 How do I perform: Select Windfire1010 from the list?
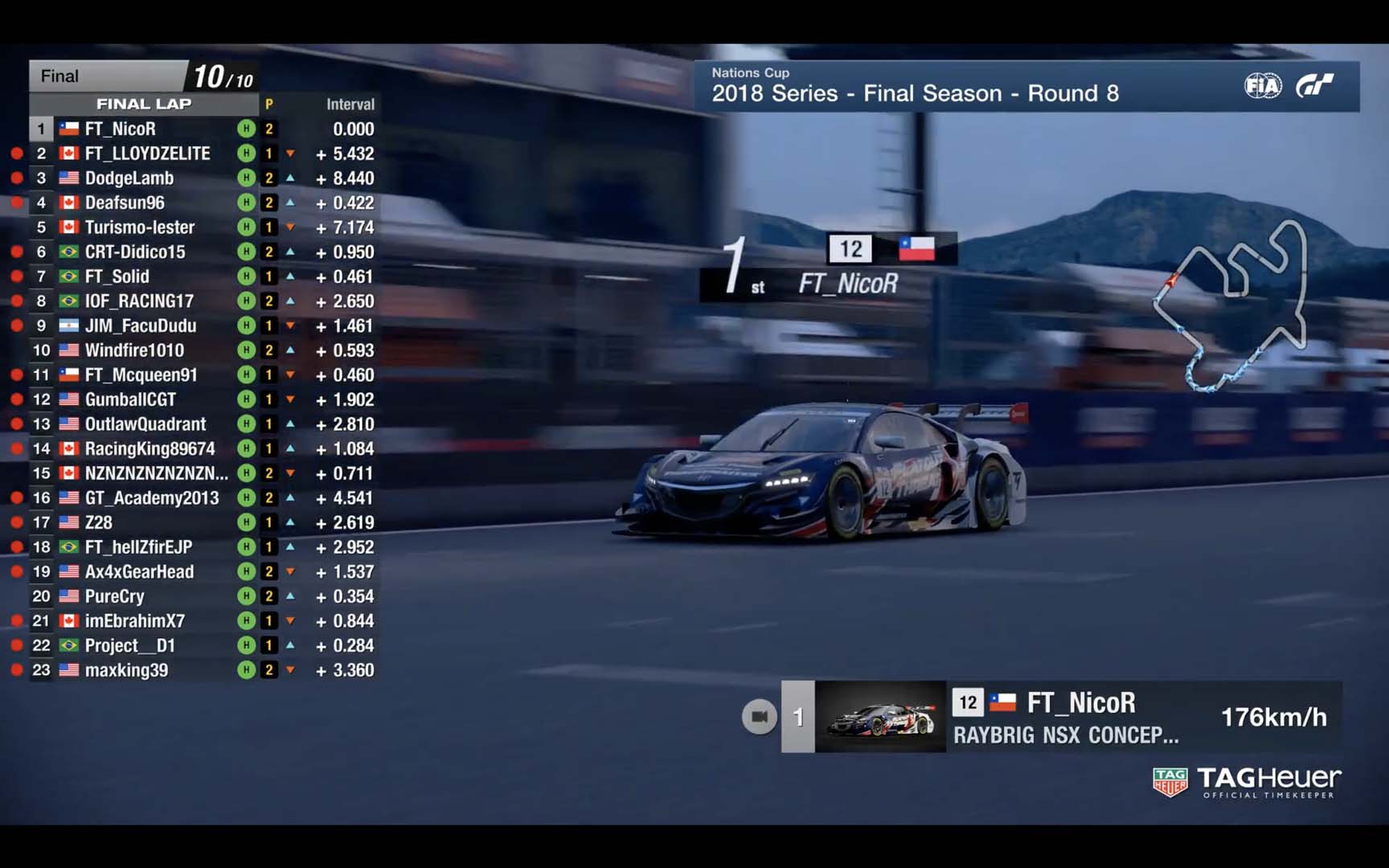[x=134, y=350]
